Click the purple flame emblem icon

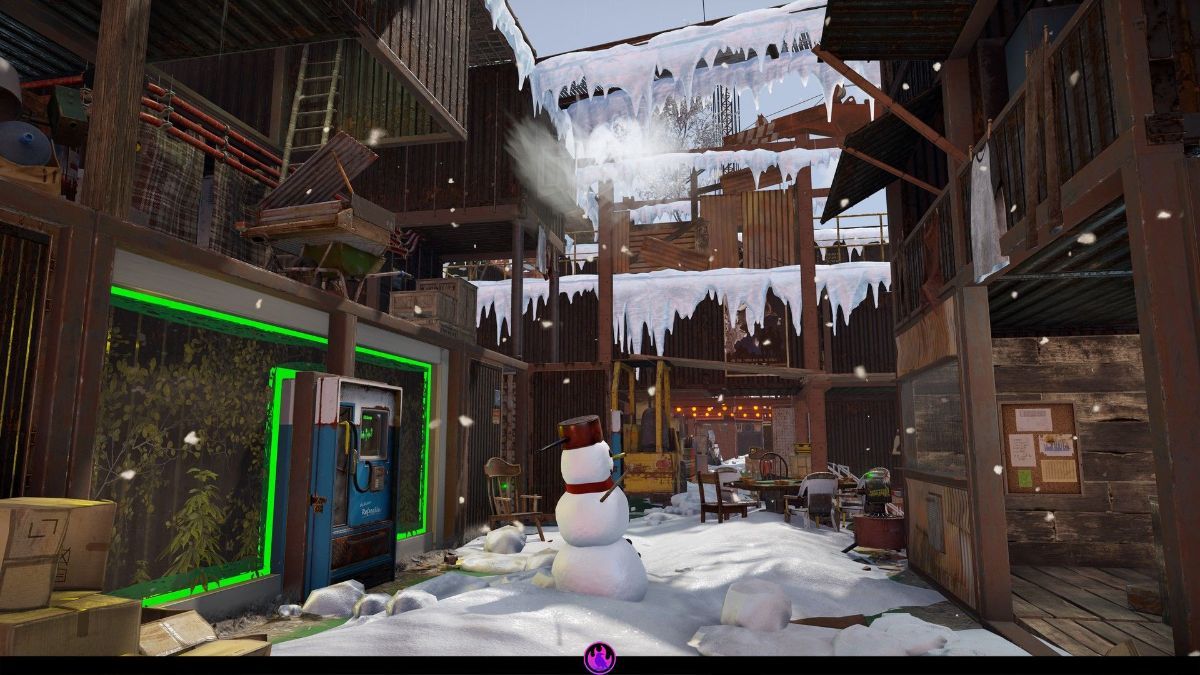599,657
